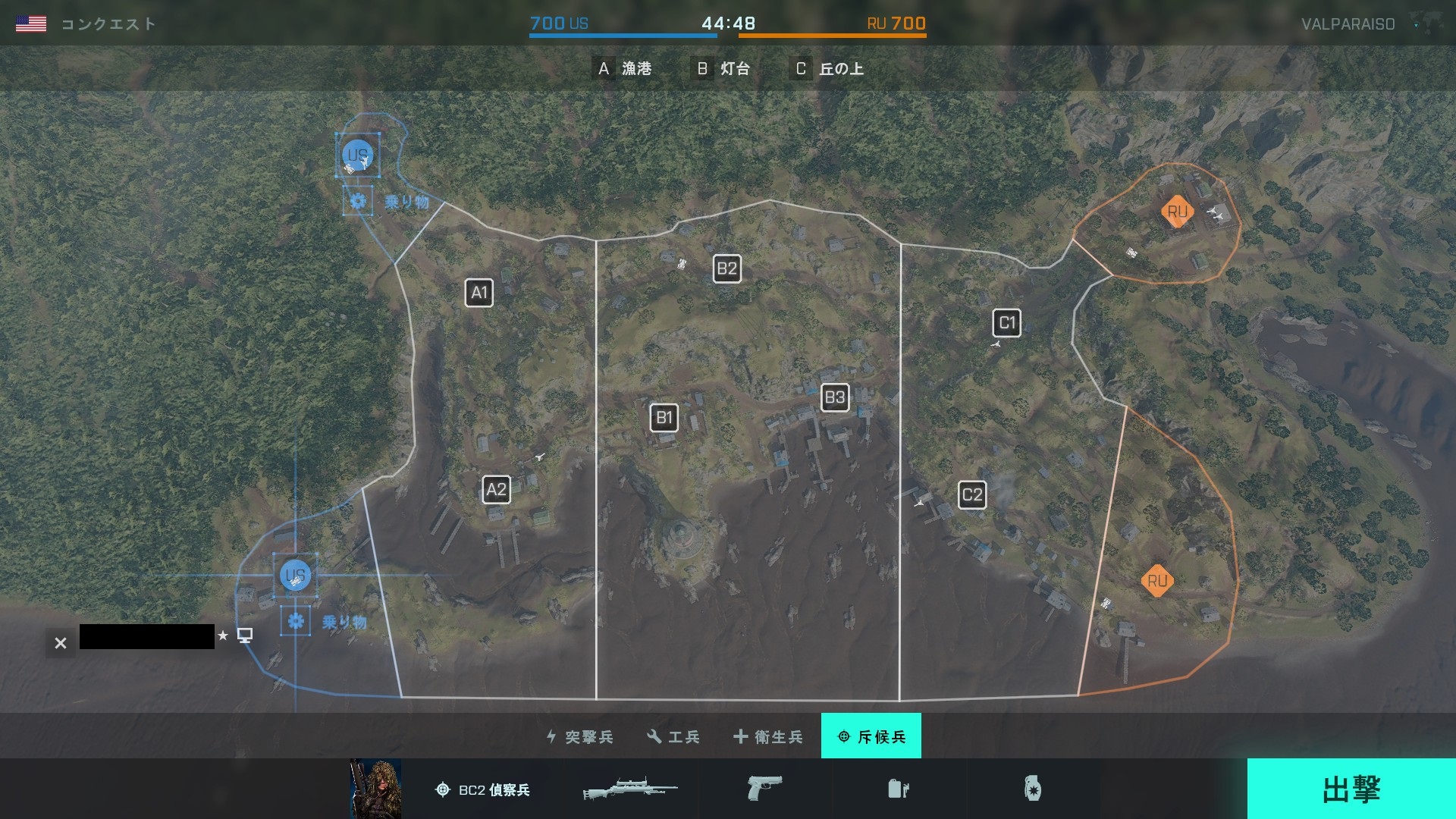Open the grenade throwable slot

[x=1032, y=789]
